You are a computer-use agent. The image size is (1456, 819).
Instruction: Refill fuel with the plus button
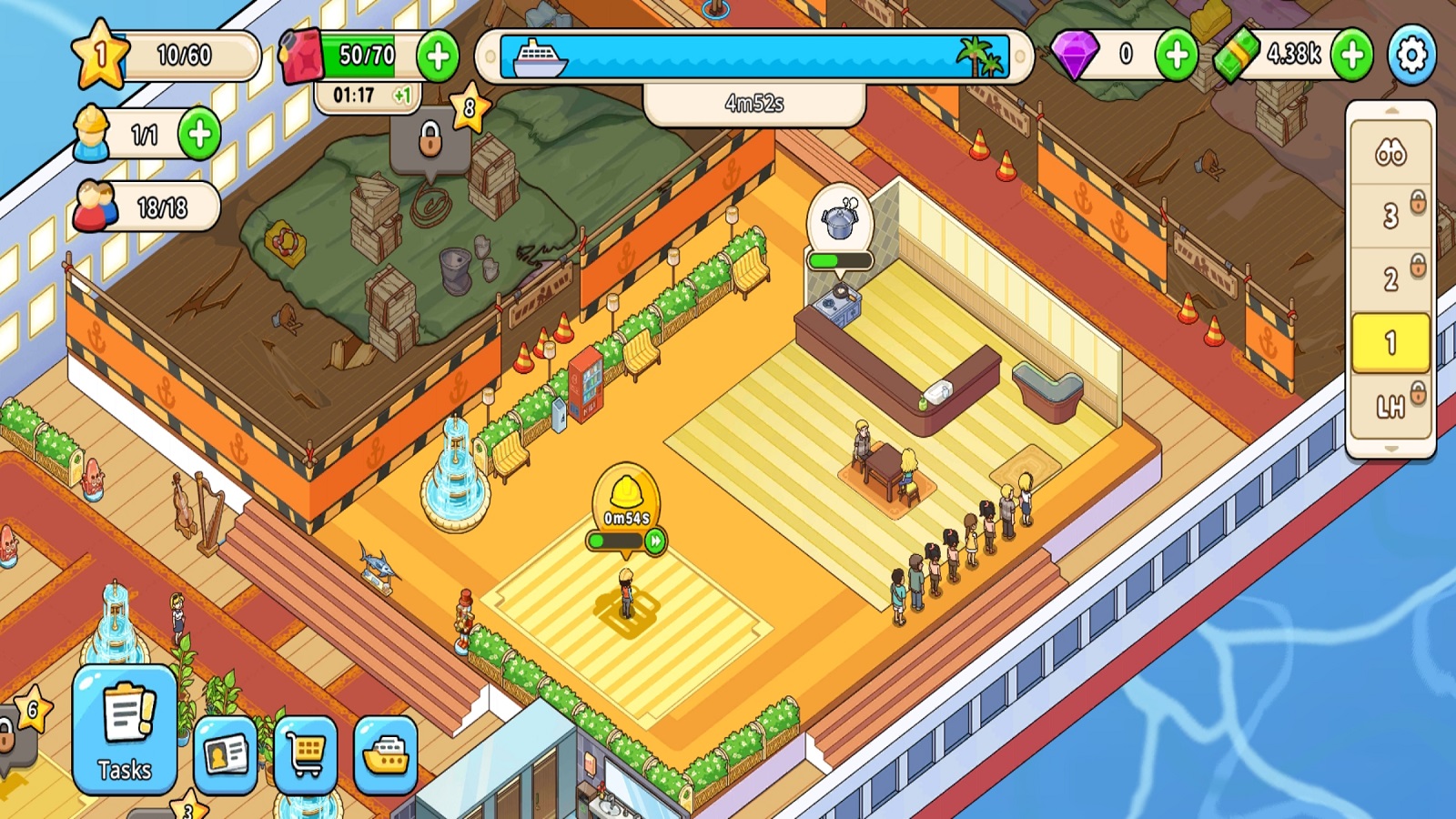point(438,56)
